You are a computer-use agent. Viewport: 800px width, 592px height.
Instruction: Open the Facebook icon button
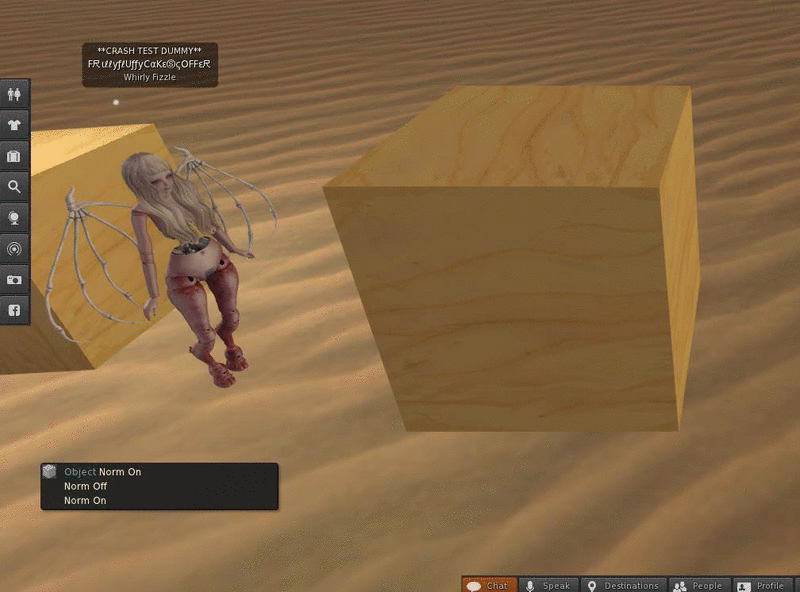click(14, 311)
